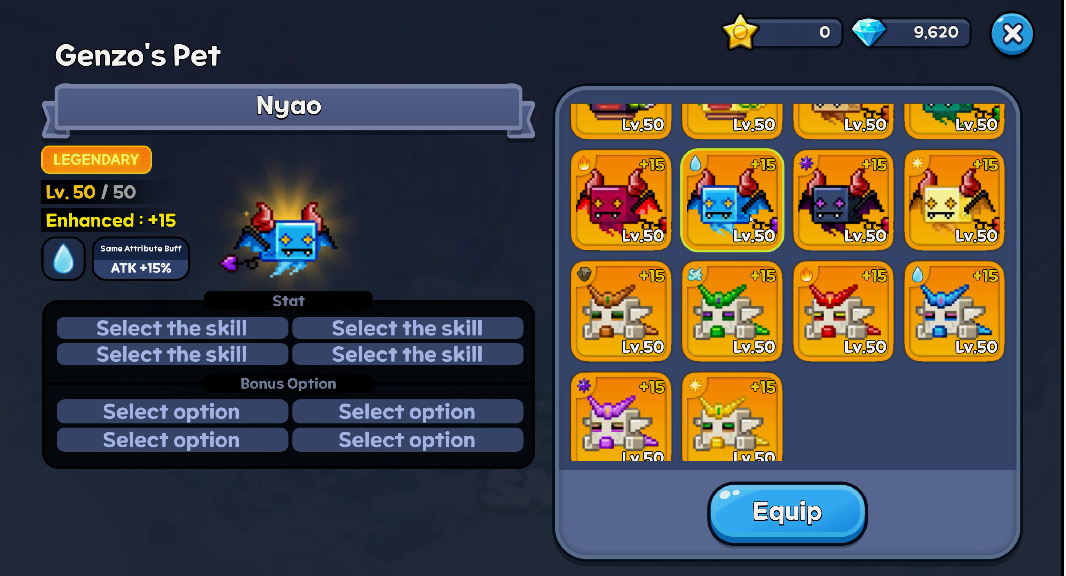This screenshot has height=576, width=1066.
Task: Select the blue-horned white pet
Action: tap(954, 311)
